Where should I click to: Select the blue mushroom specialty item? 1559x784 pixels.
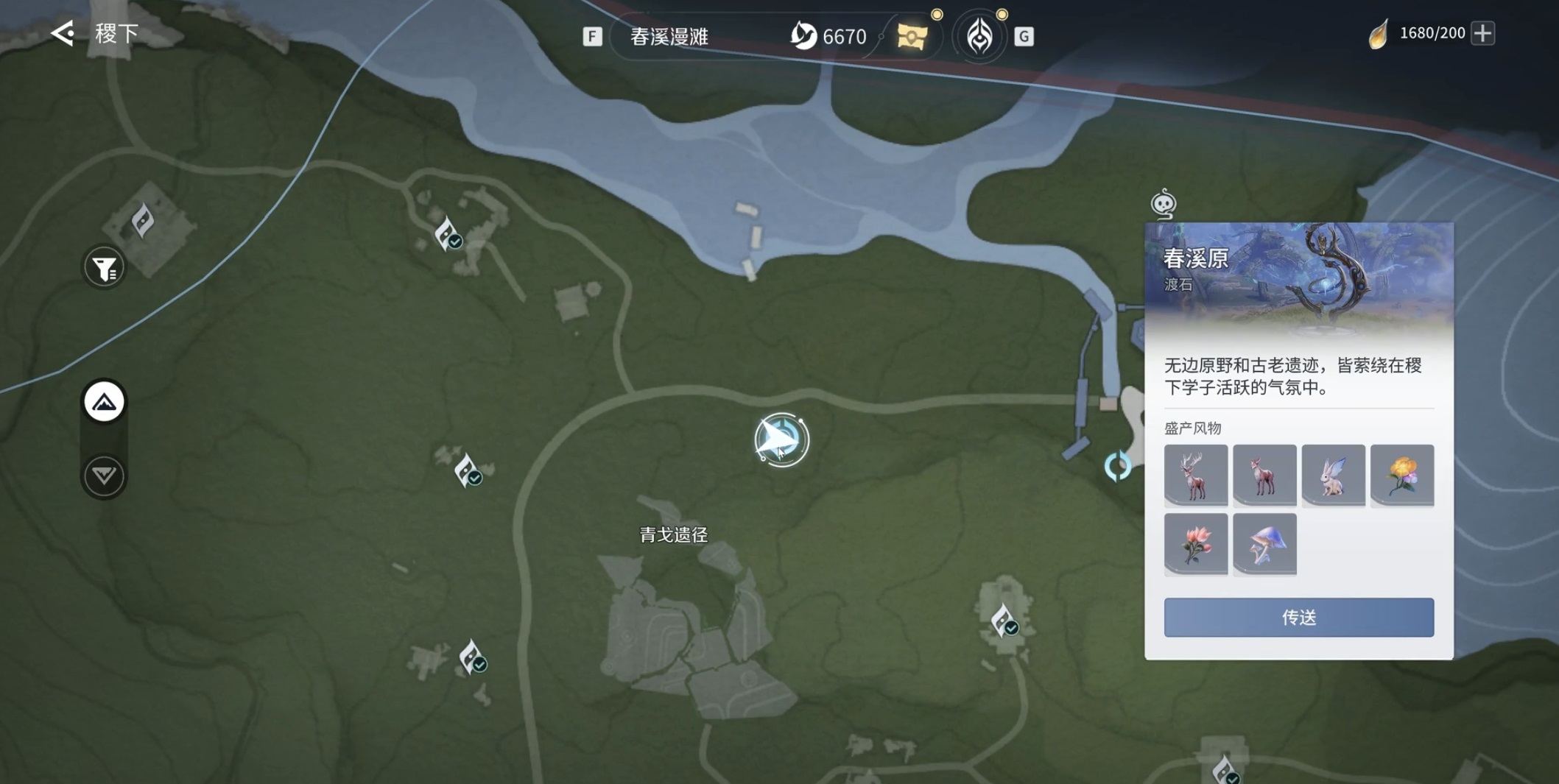tap(1264, 544)
